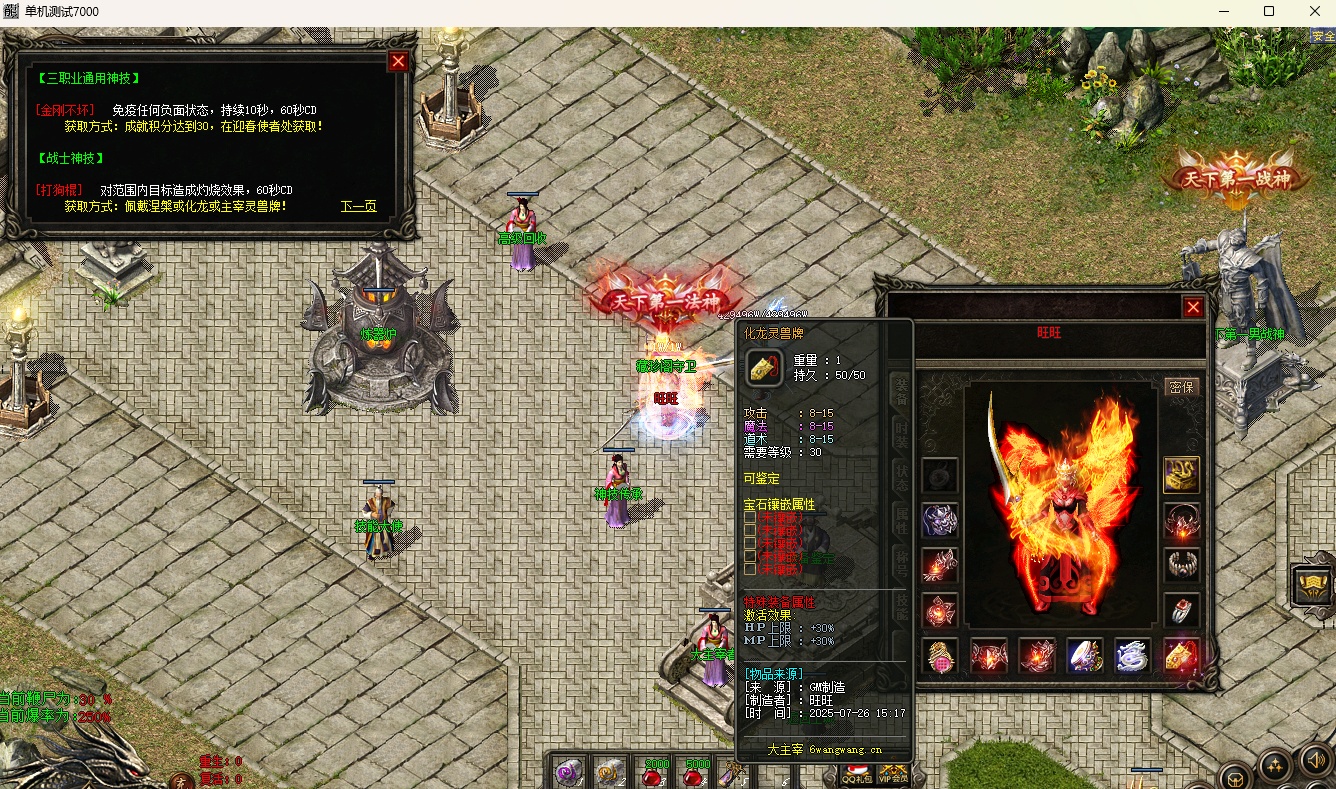Select the golden helmet equipment slot
The image size is (1336, 789).
click(1182, 475)
